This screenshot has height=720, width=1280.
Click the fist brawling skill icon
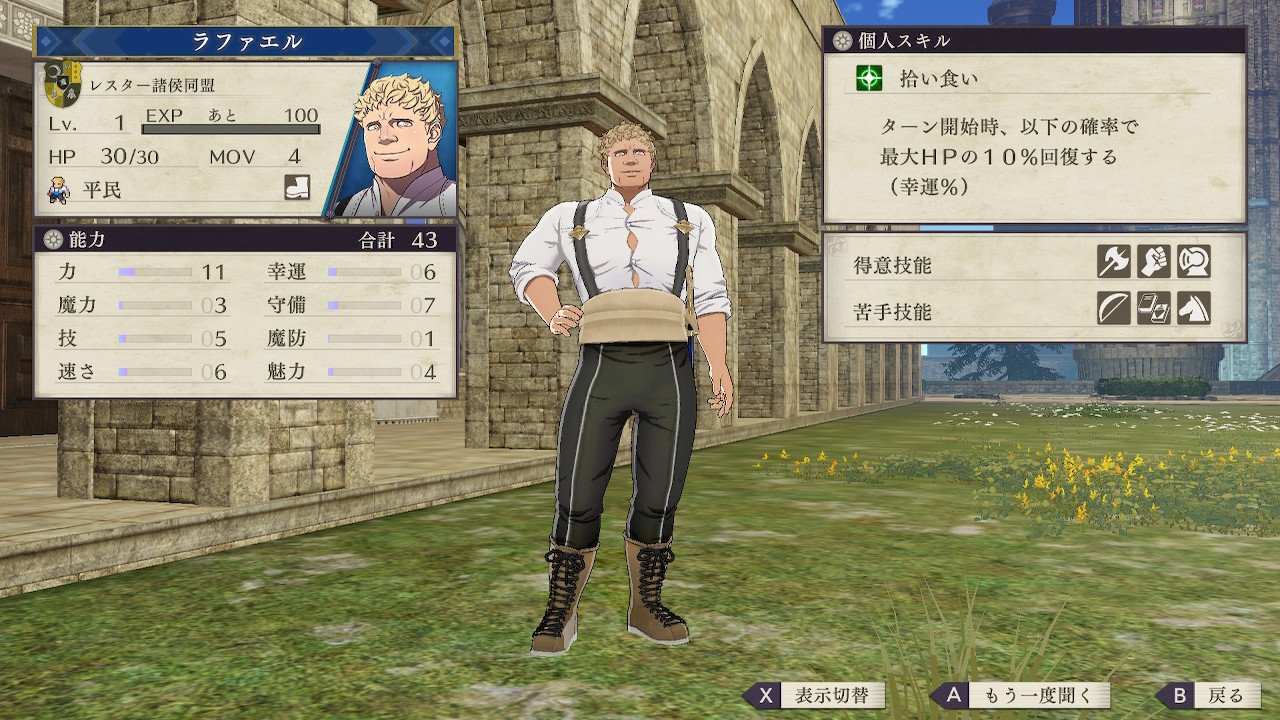tap(1154, 261)
